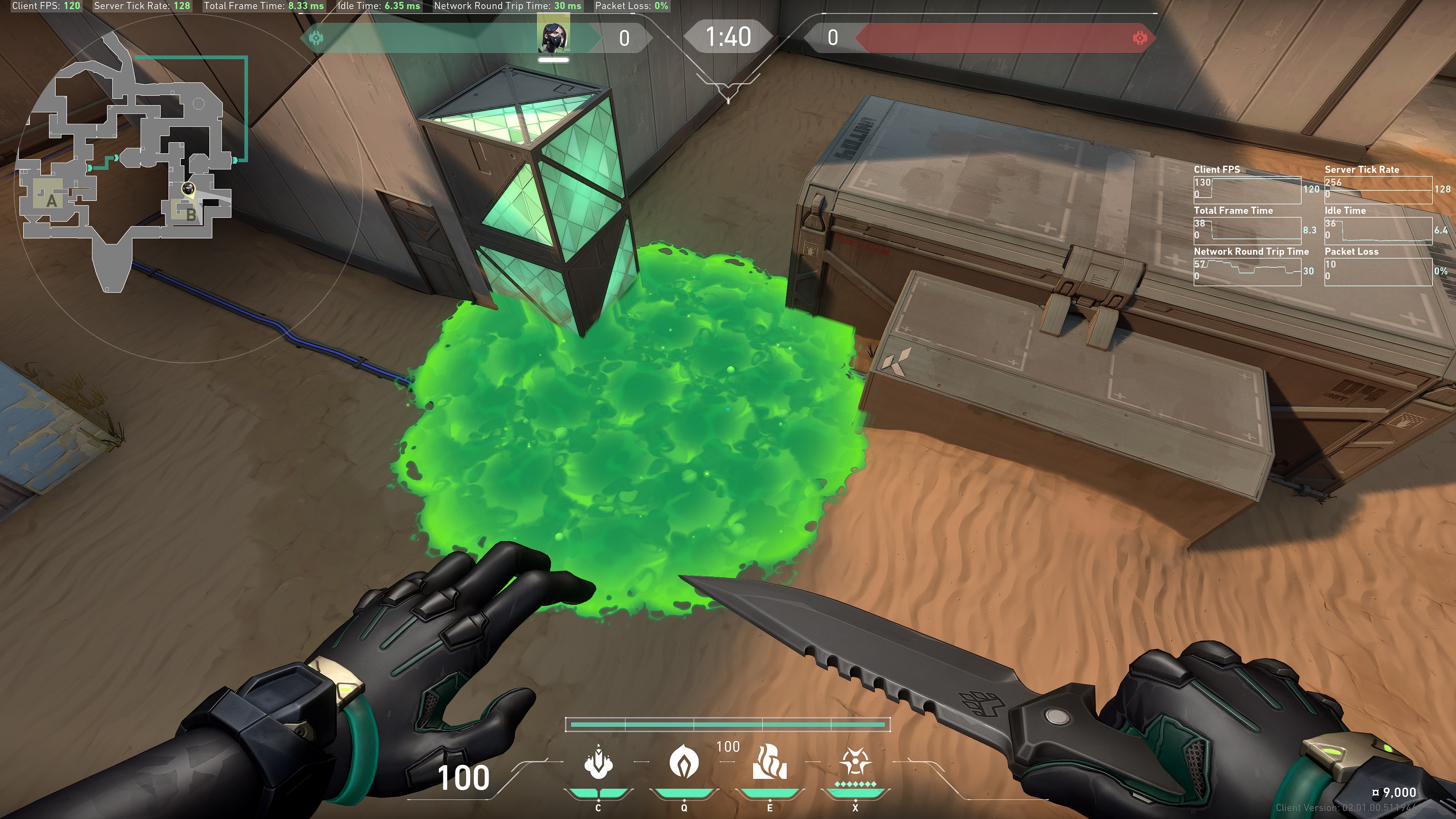Click the minimap's A site marker

[x=52, y=200]
